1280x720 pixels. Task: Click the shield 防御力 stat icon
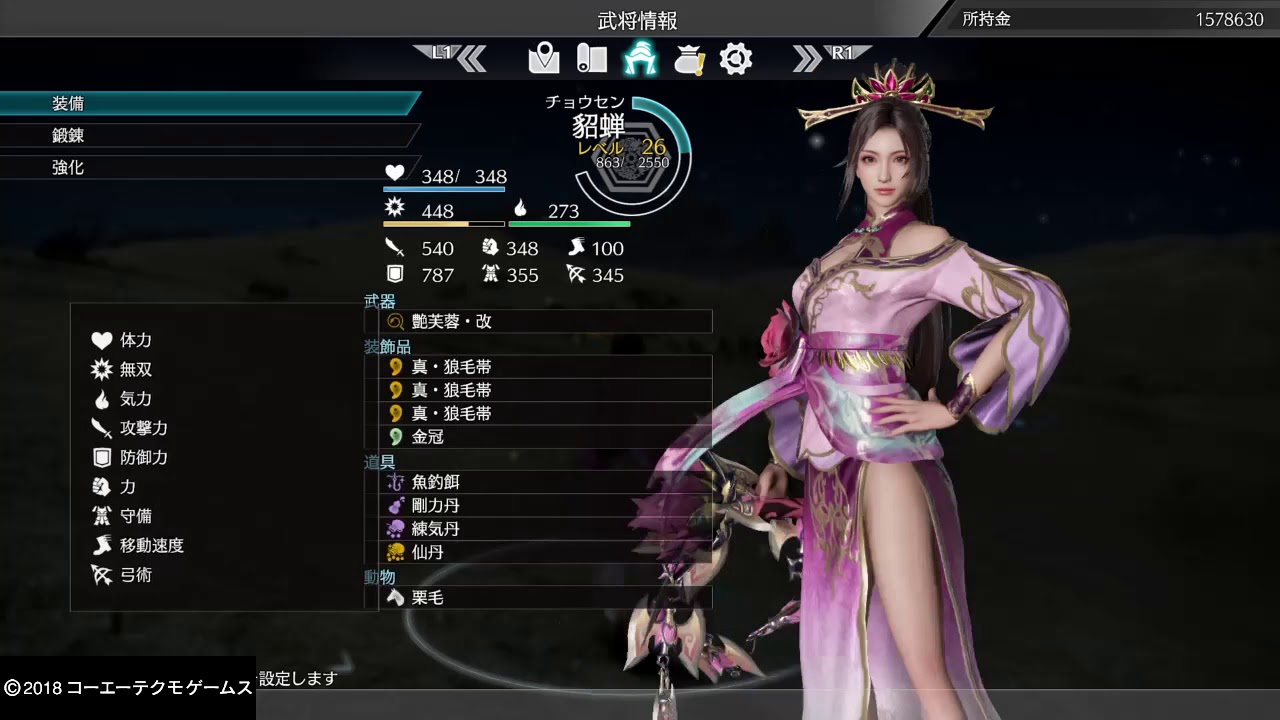tap(100, 457)
